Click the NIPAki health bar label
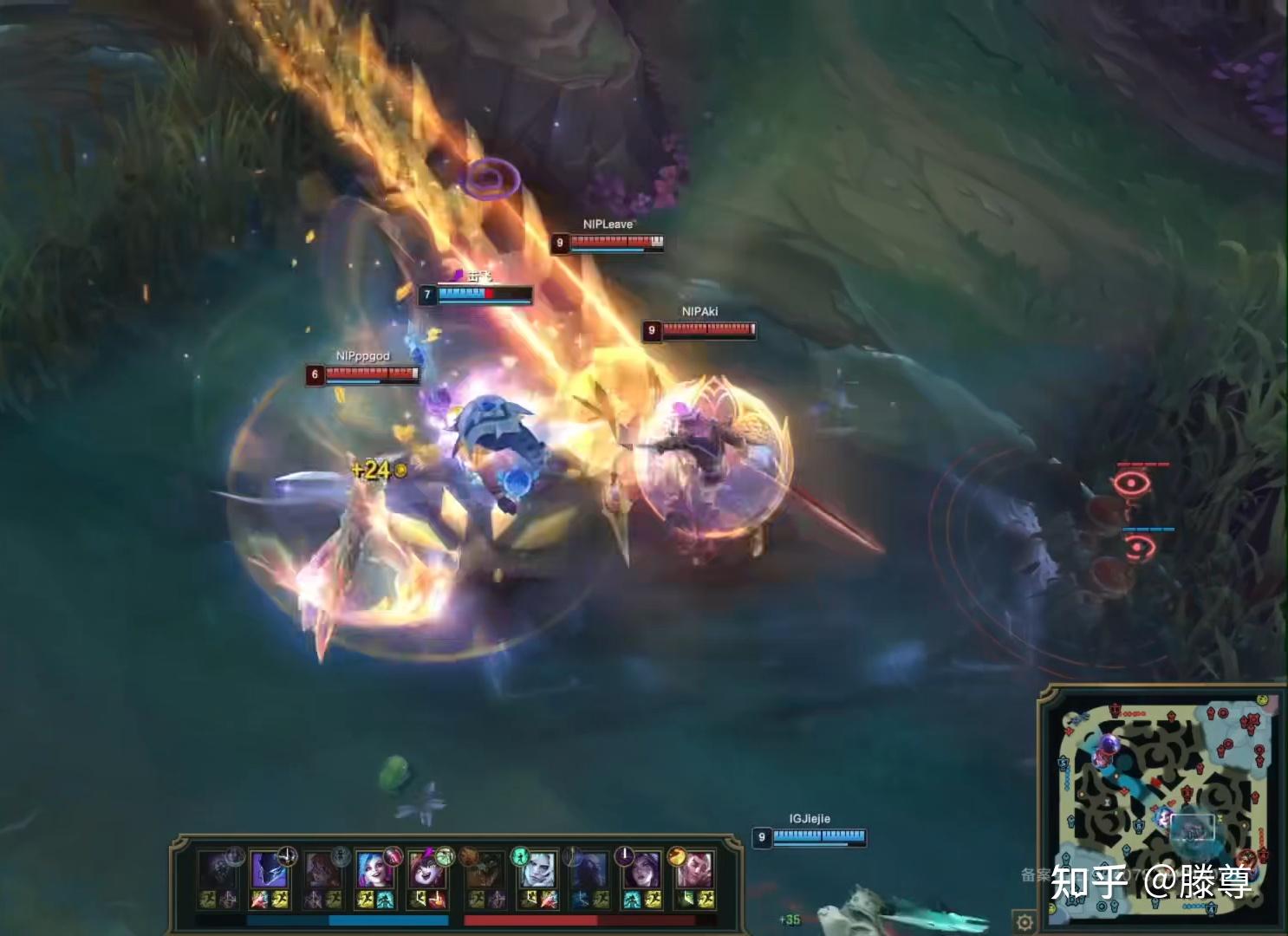 [701, 312]
